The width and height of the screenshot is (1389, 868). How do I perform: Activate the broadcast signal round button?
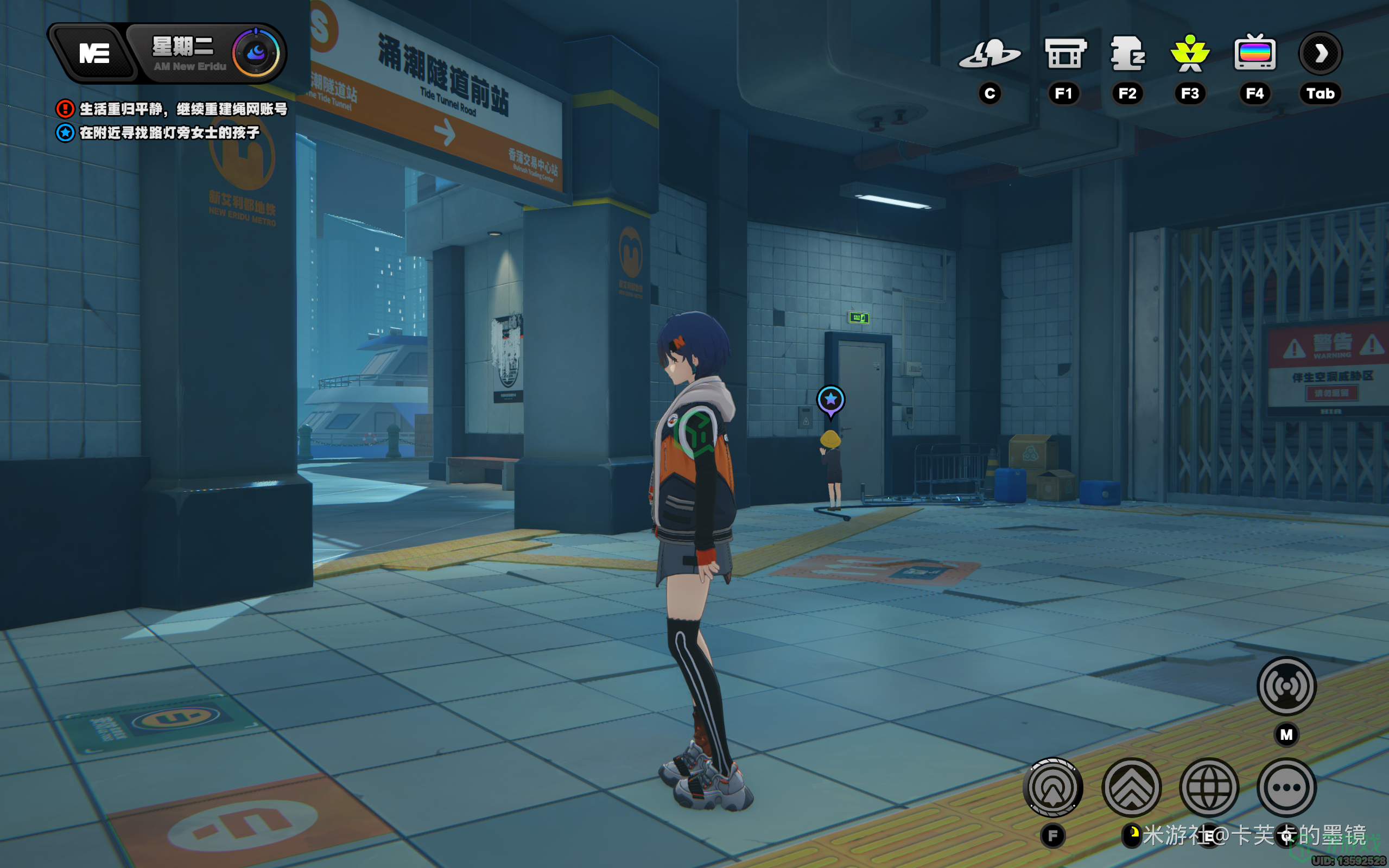pyautogui.click(x=1286, y=686)
